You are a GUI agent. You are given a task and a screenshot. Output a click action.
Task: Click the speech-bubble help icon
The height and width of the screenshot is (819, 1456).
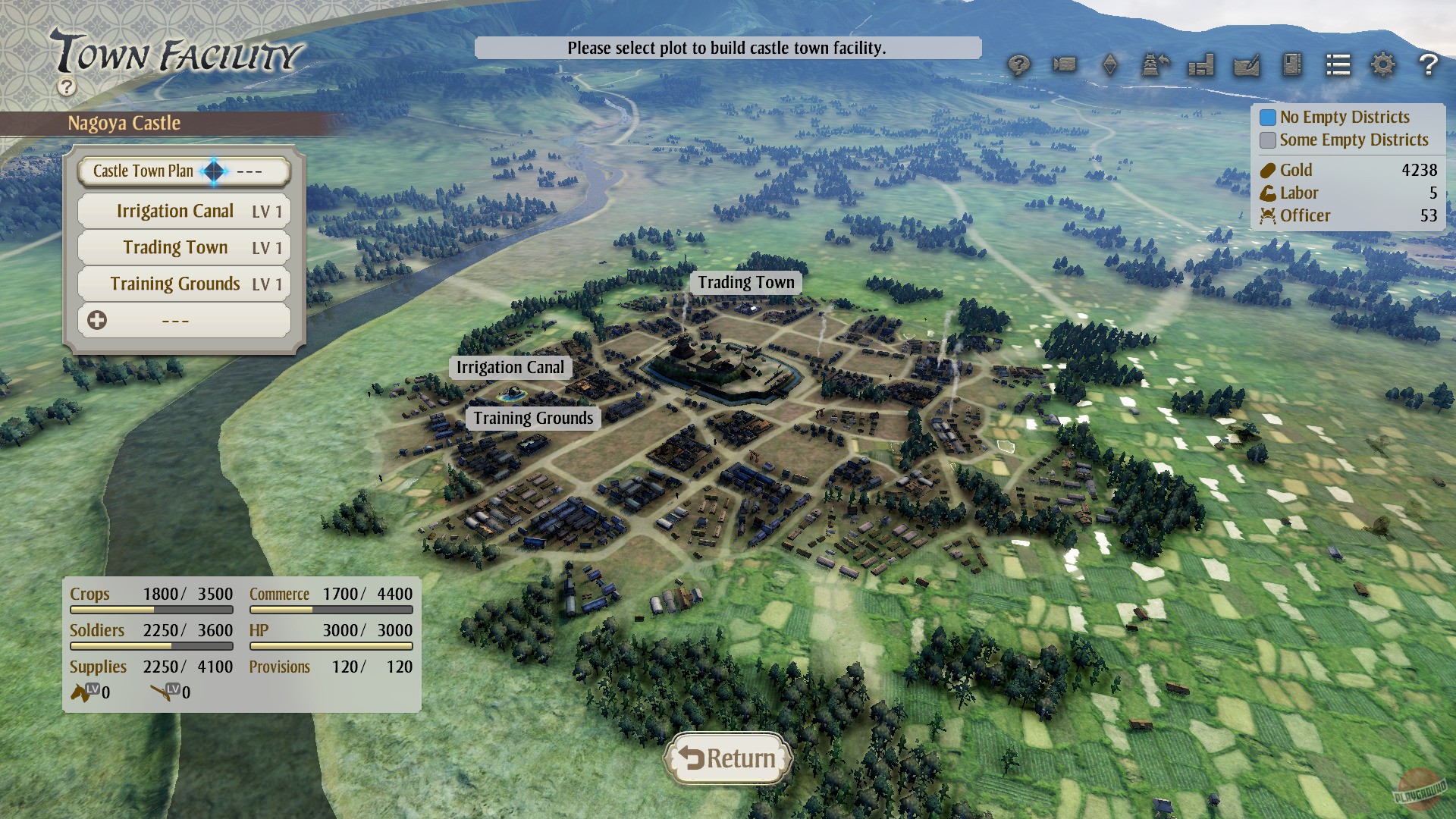click(1018, 65)
